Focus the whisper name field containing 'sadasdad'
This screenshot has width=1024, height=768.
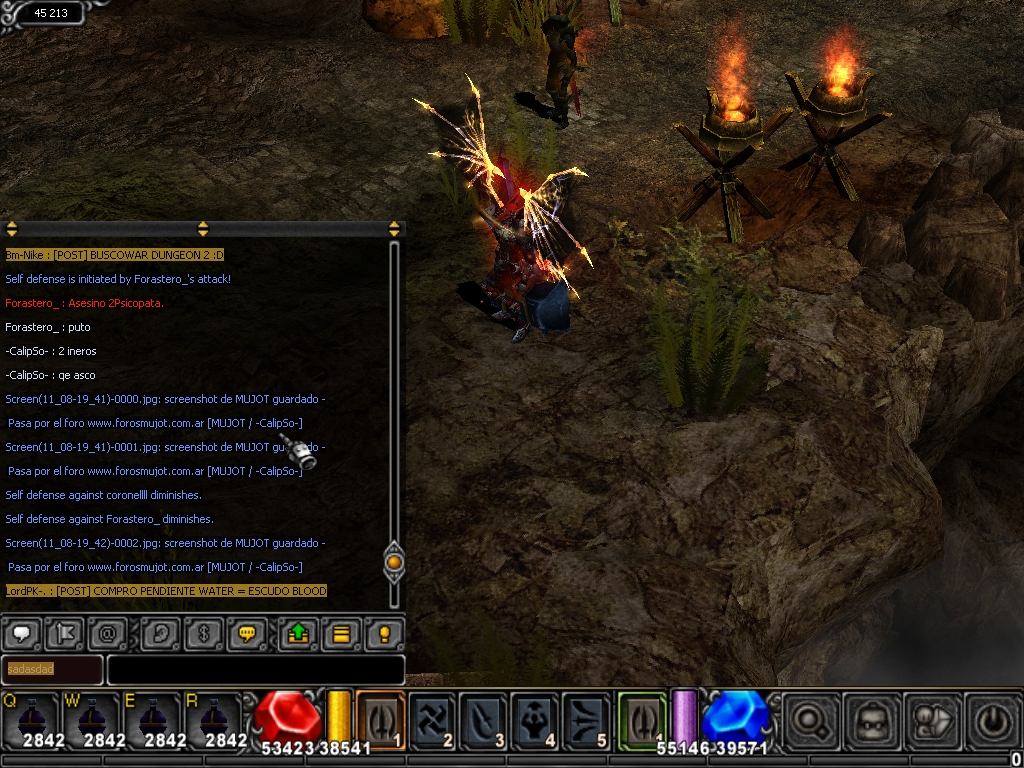51,669
